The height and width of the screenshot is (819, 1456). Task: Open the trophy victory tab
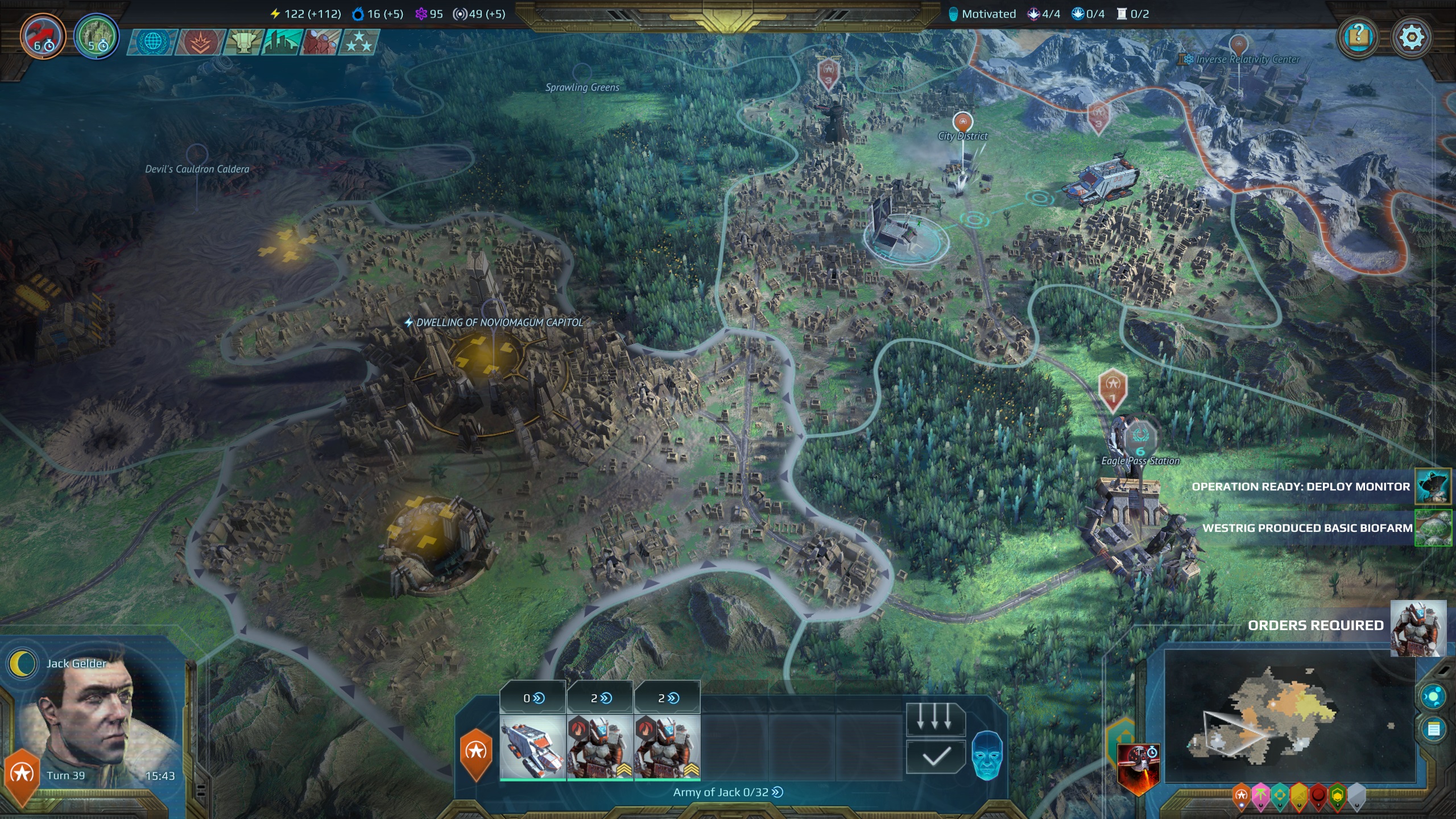pos(243,42)
